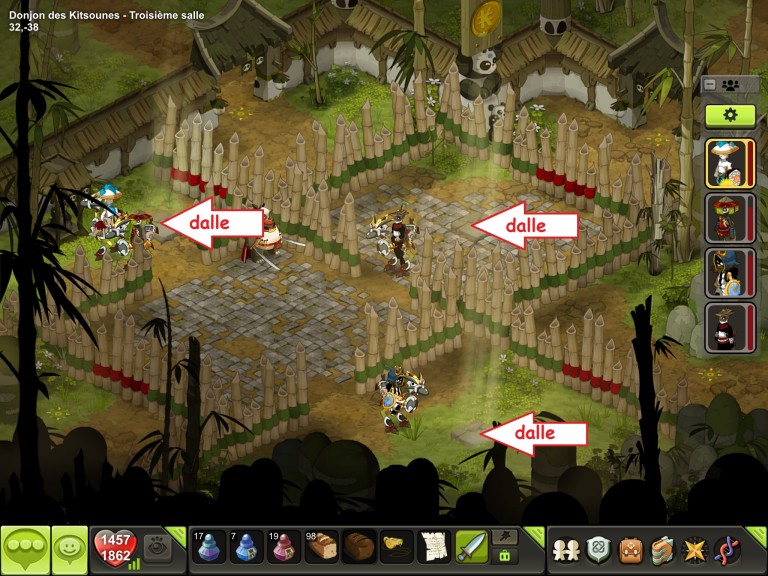
Task: Toggle the spectator eye icon
Action: (x=156, y=546)
